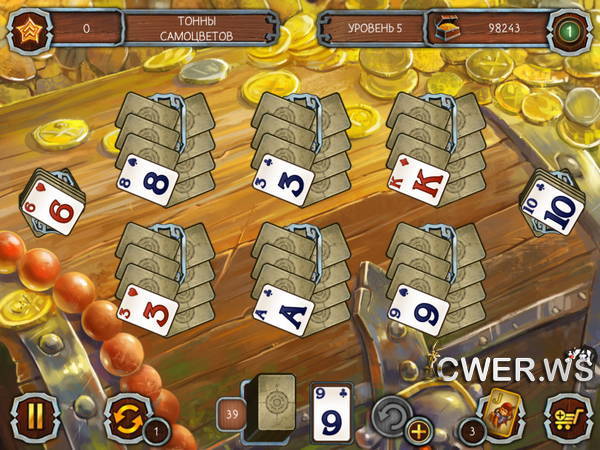
Task: Choose the 10 of clubs card
Action: (x=552, y=208)
